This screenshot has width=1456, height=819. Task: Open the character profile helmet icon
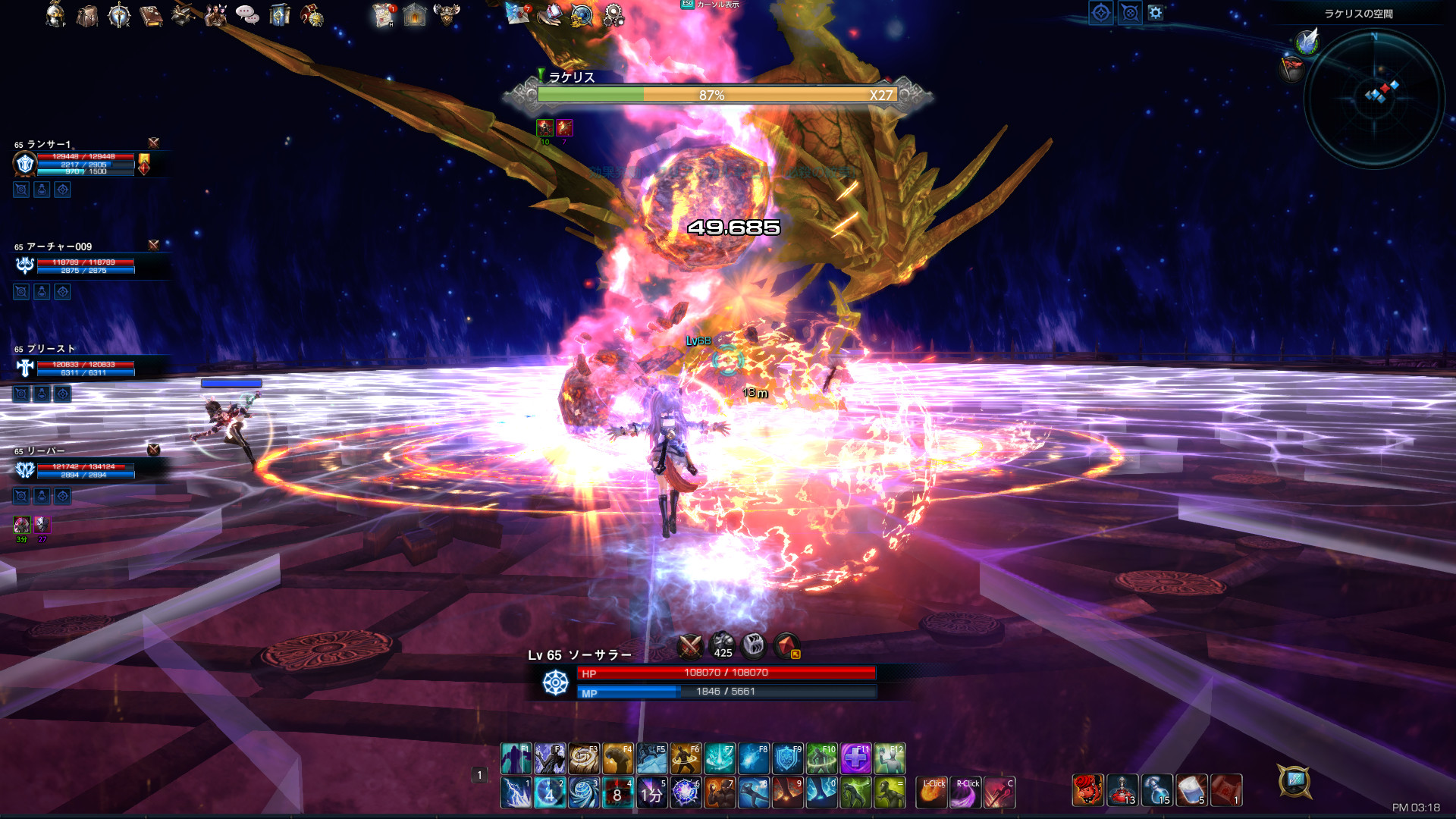pyautogui.click(x=55, y=14)
